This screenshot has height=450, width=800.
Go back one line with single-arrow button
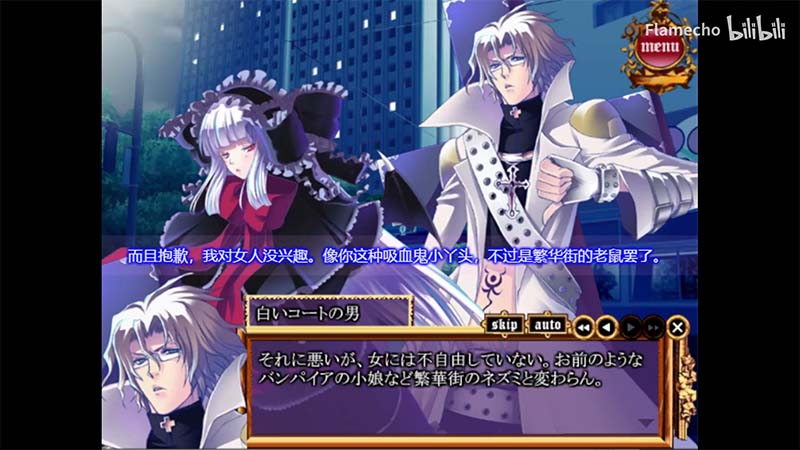tap(607, 326)
